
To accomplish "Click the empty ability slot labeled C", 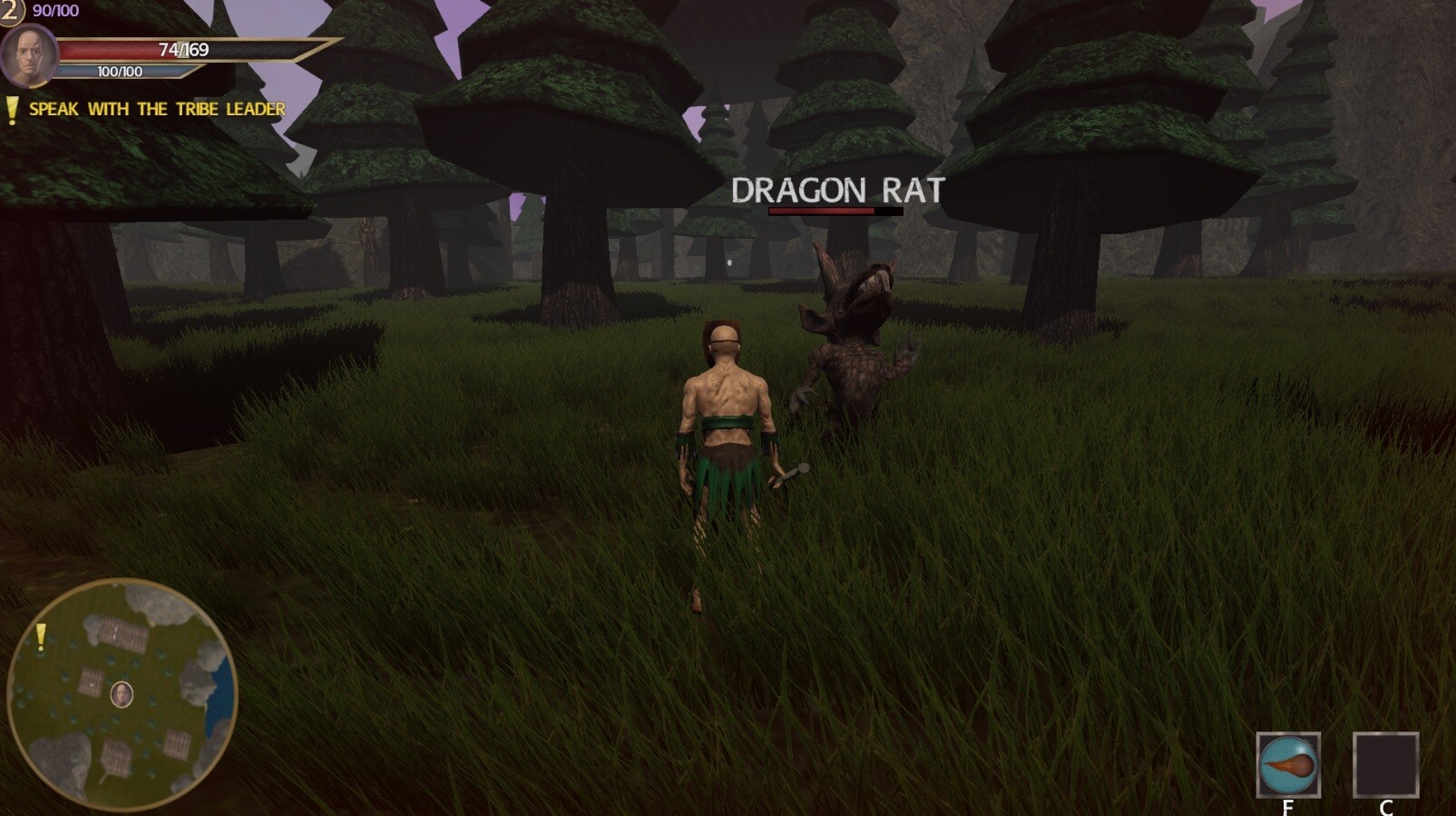I will (x=1387, y=765).
